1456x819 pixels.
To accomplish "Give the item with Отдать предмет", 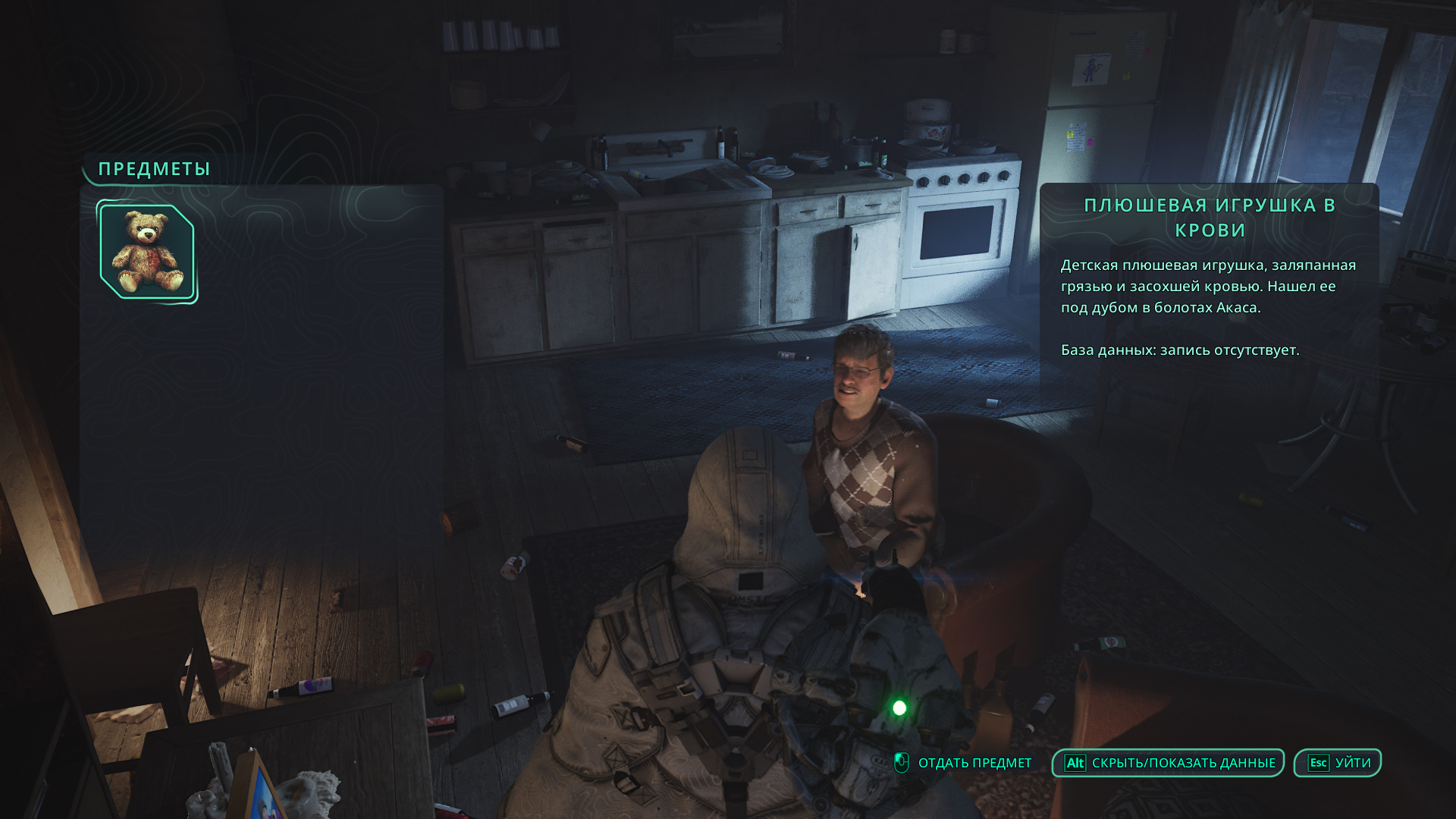I will (x=965, y=763).
